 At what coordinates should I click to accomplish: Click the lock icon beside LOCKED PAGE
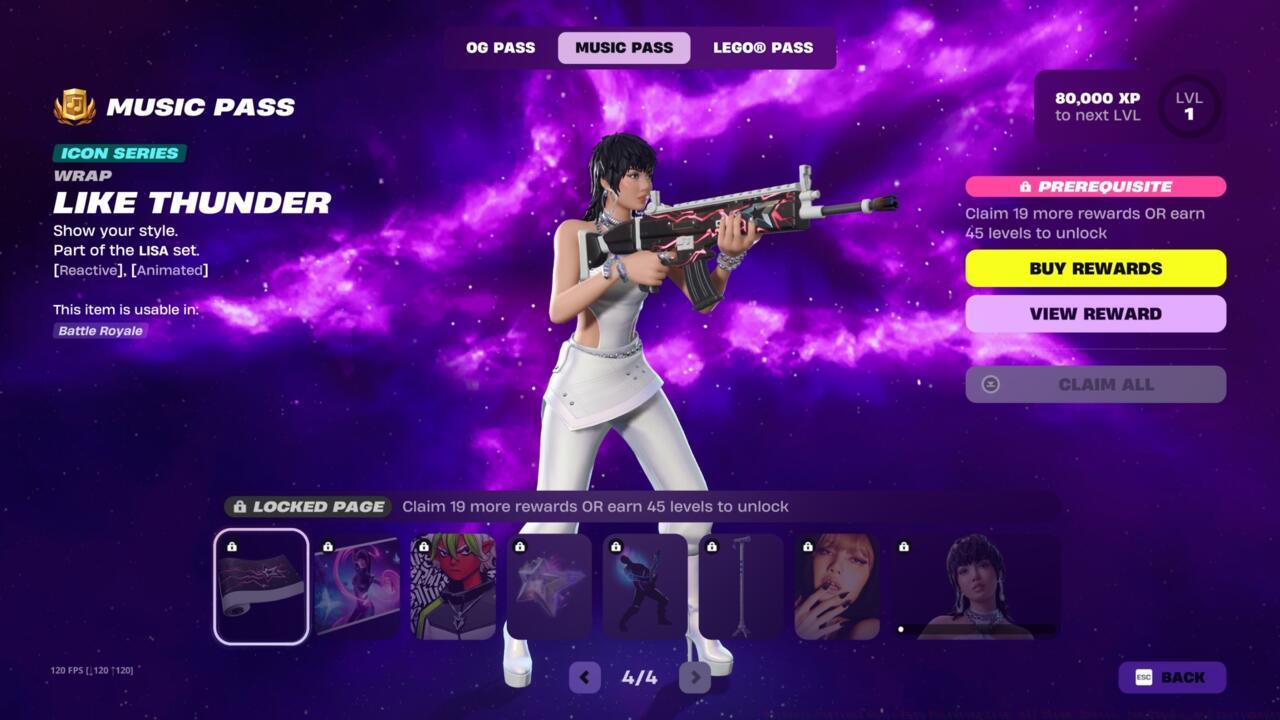241,506
